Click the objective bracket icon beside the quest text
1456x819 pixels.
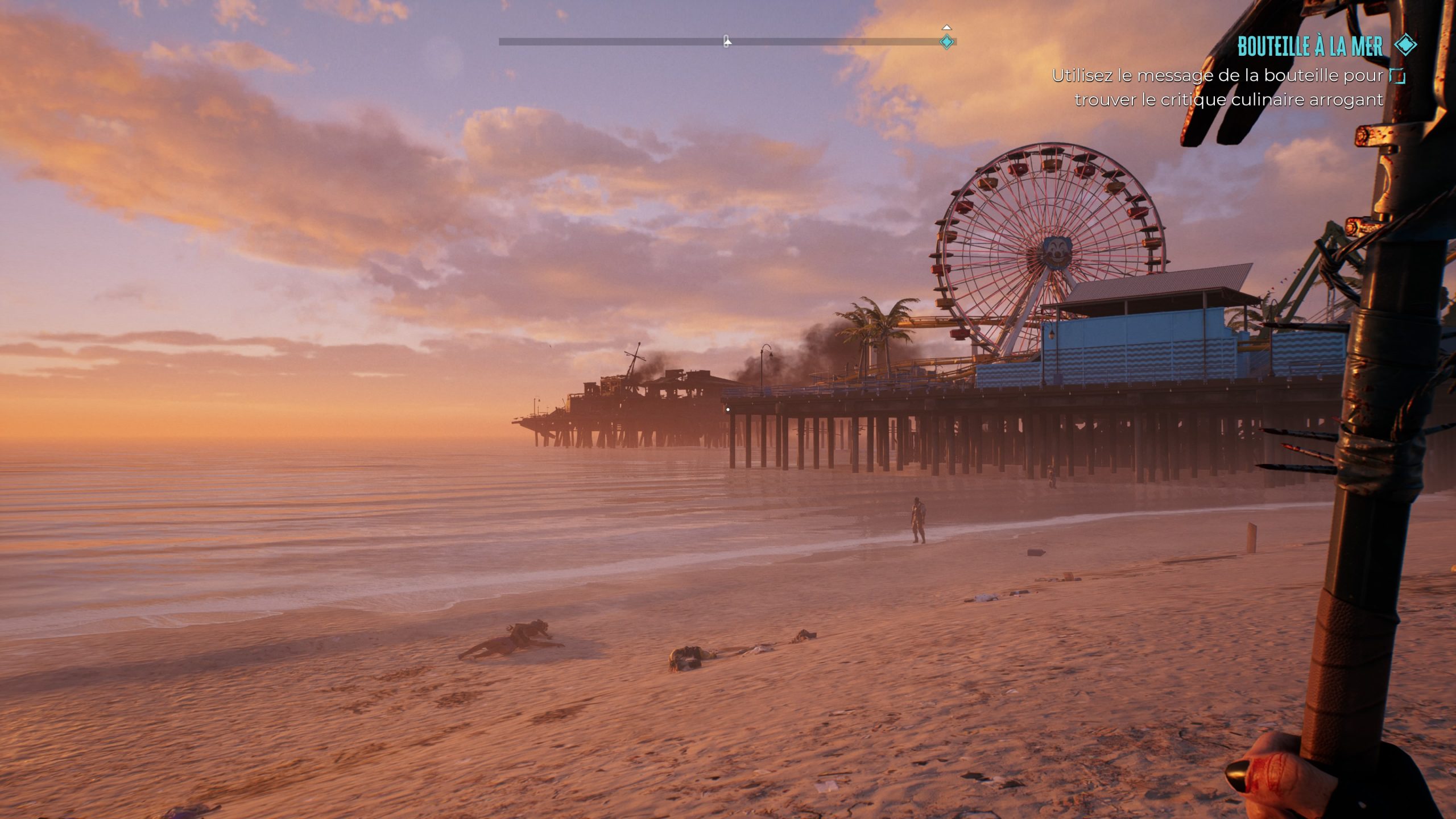(1397, 76)
